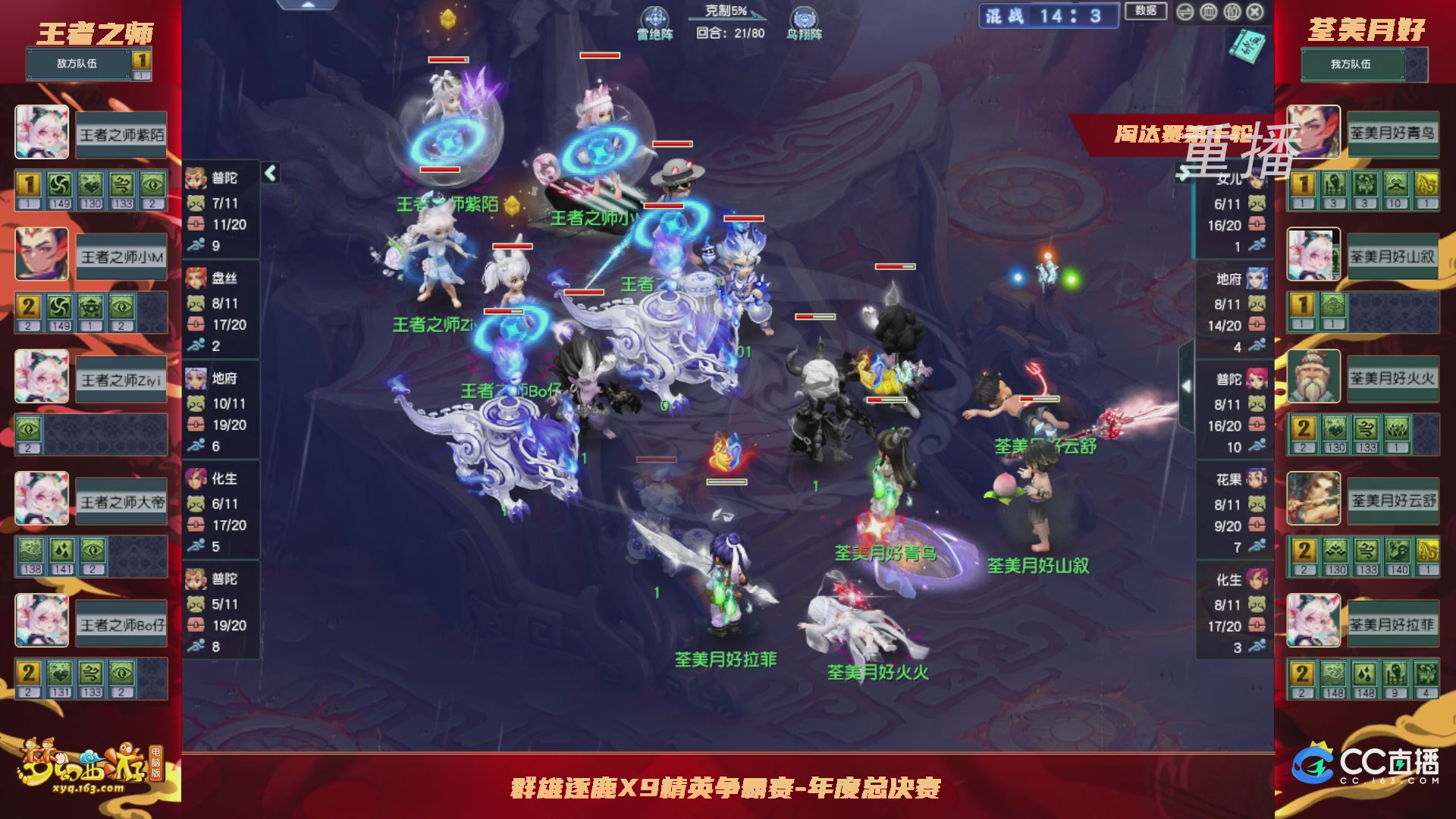Open the trade circle icon beside the swap icon

click(1208, 11)
